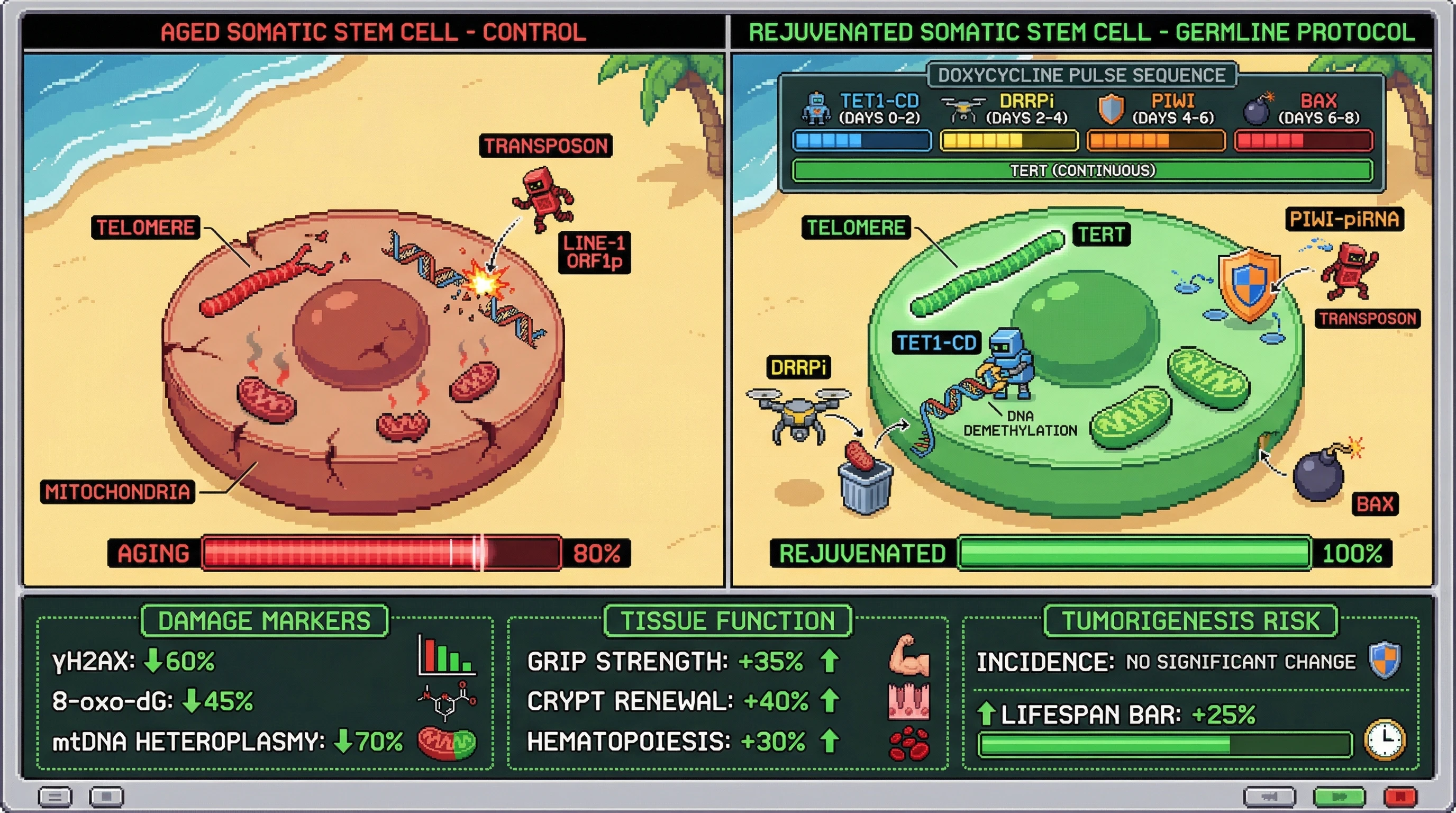Activate the green fast-forward button

click(x=1339, y=797)
